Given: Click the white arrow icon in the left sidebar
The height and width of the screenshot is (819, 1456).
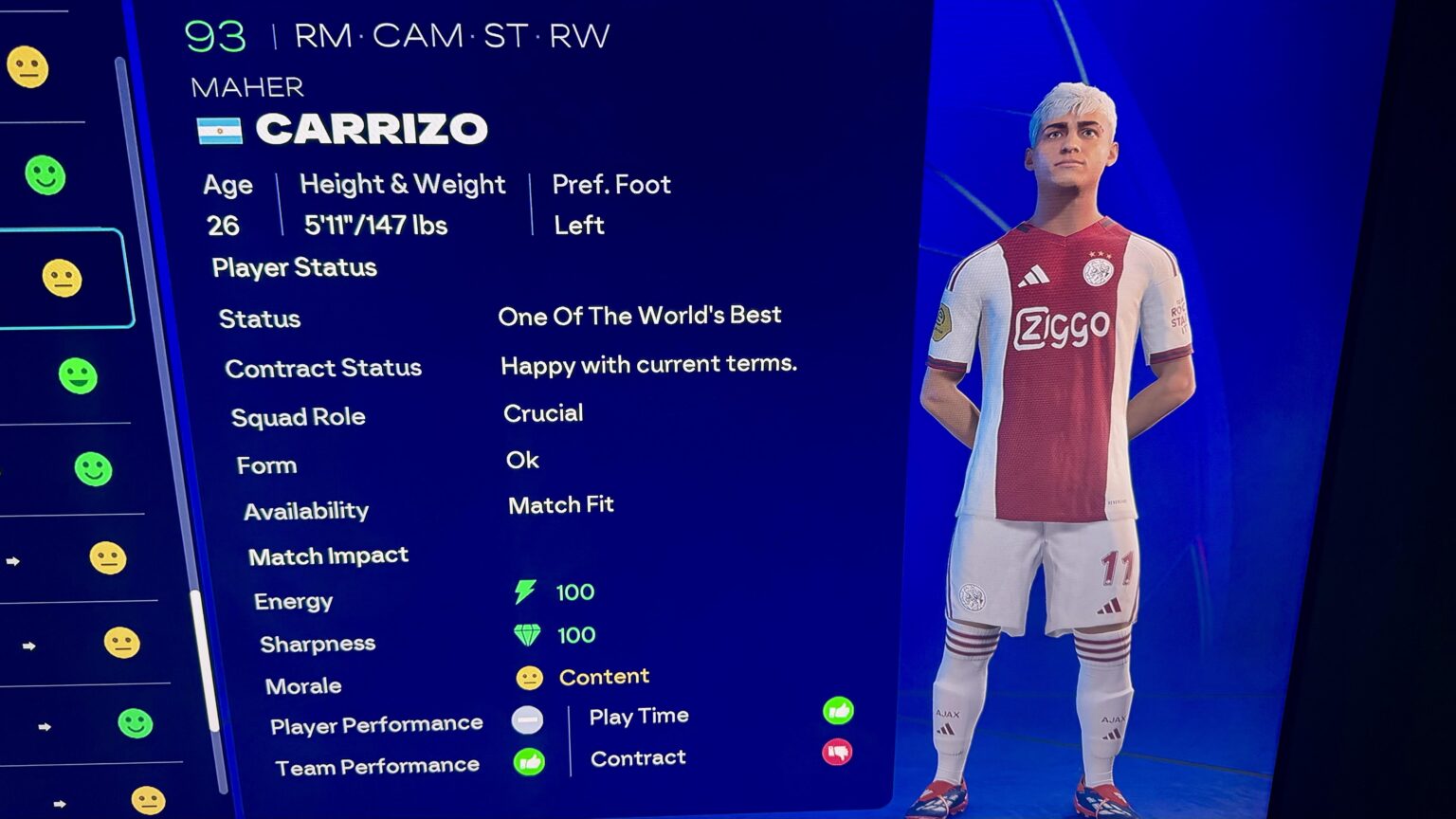Looking at the screenshot, I should 15,563.
